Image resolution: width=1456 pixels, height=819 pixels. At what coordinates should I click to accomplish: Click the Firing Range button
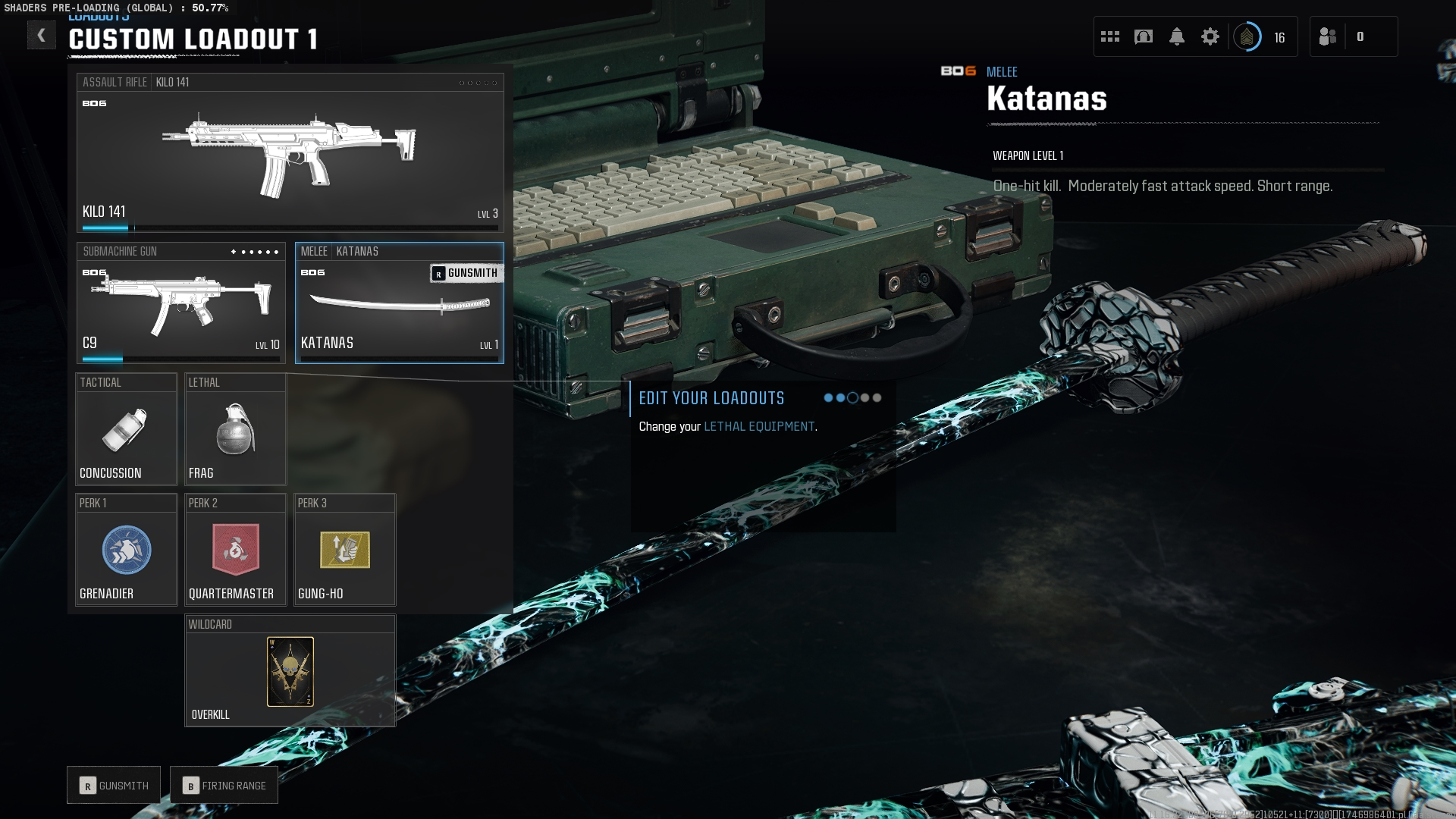[x=224, y=785]
